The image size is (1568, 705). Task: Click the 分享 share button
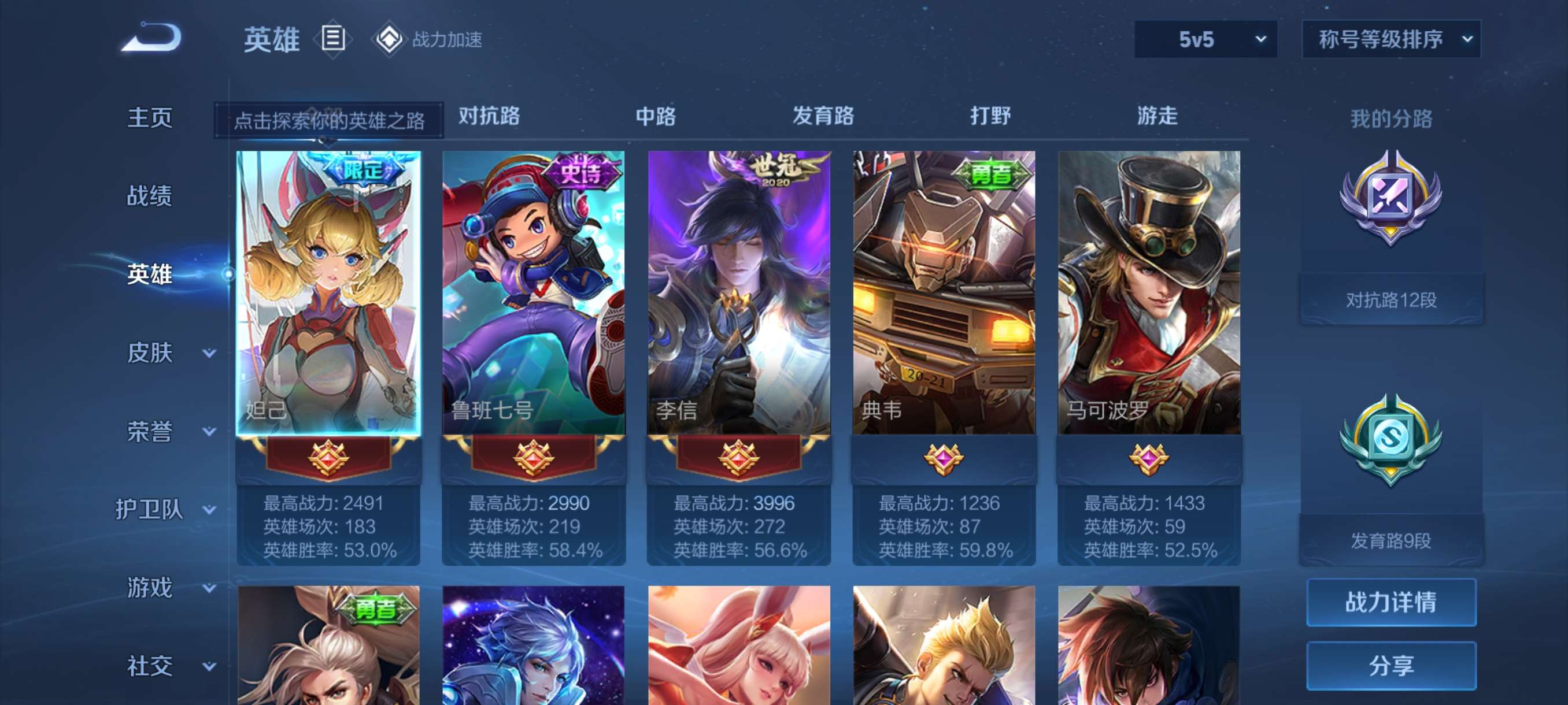click(x=1391, y=666)
